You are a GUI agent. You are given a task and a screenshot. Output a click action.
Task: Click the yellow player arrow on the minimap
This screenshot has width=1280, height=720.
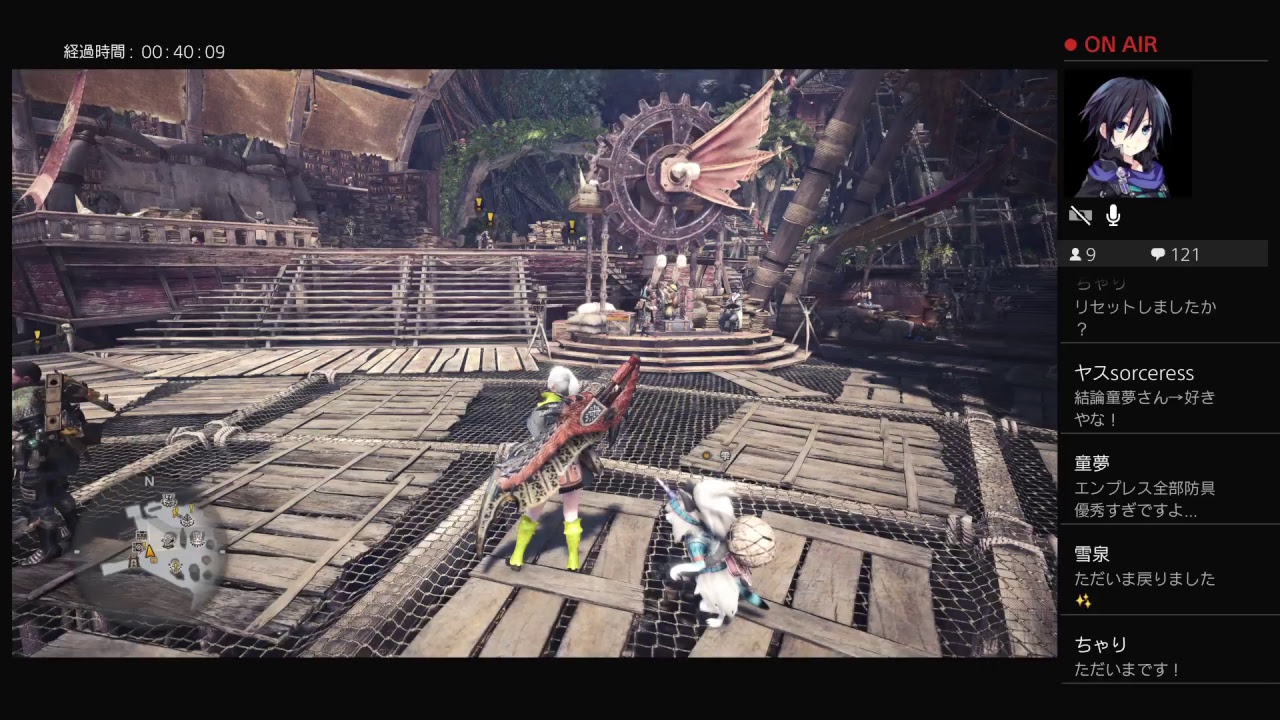pyautogui.click(x=149, y=551)
